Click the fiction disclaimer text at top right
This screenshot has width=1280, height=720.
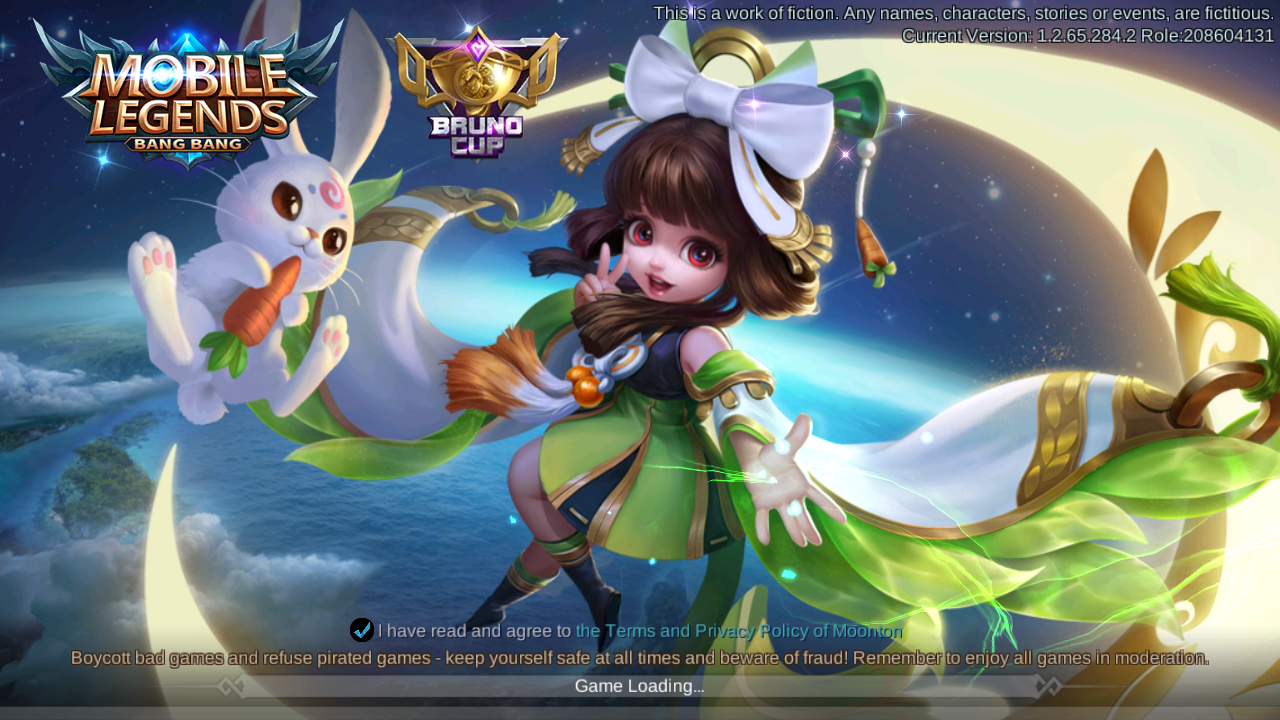960,13
